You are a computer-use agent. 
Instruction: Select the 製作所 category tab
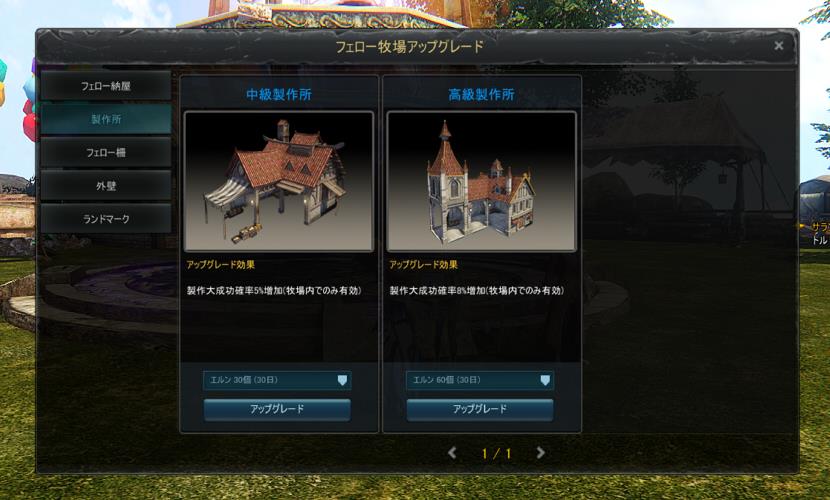[x=105, y=119]
